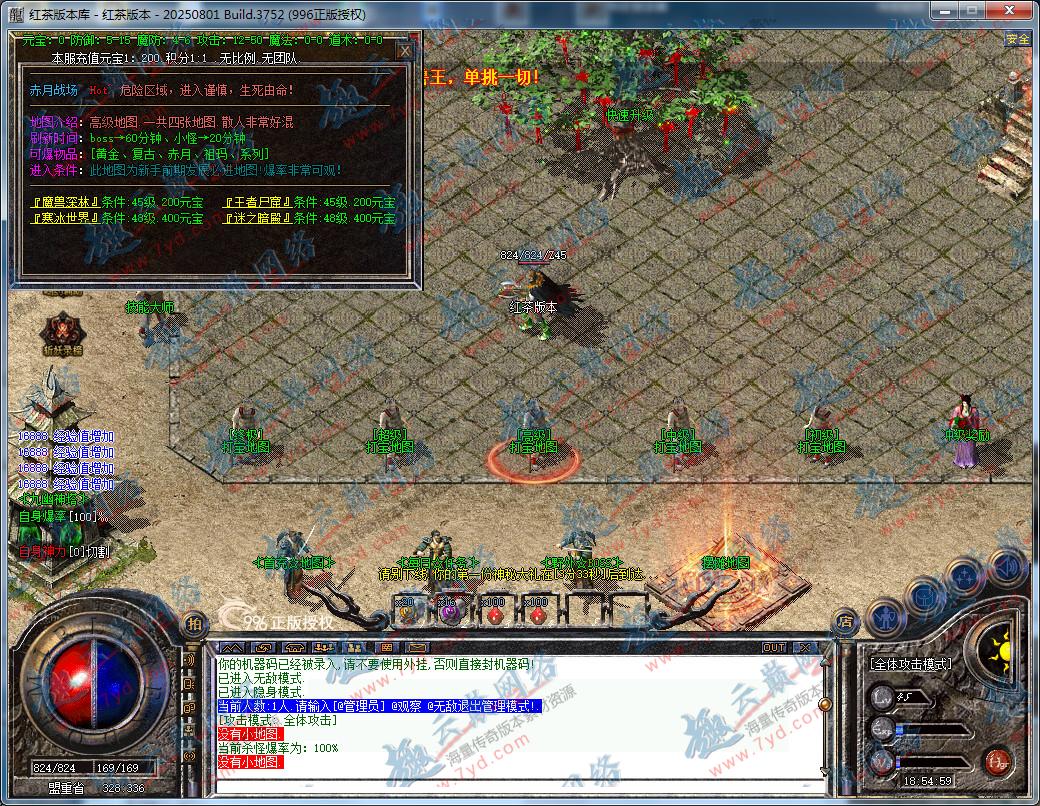
Task: Click the 安全 button at top right
Action: (1018, 39)
